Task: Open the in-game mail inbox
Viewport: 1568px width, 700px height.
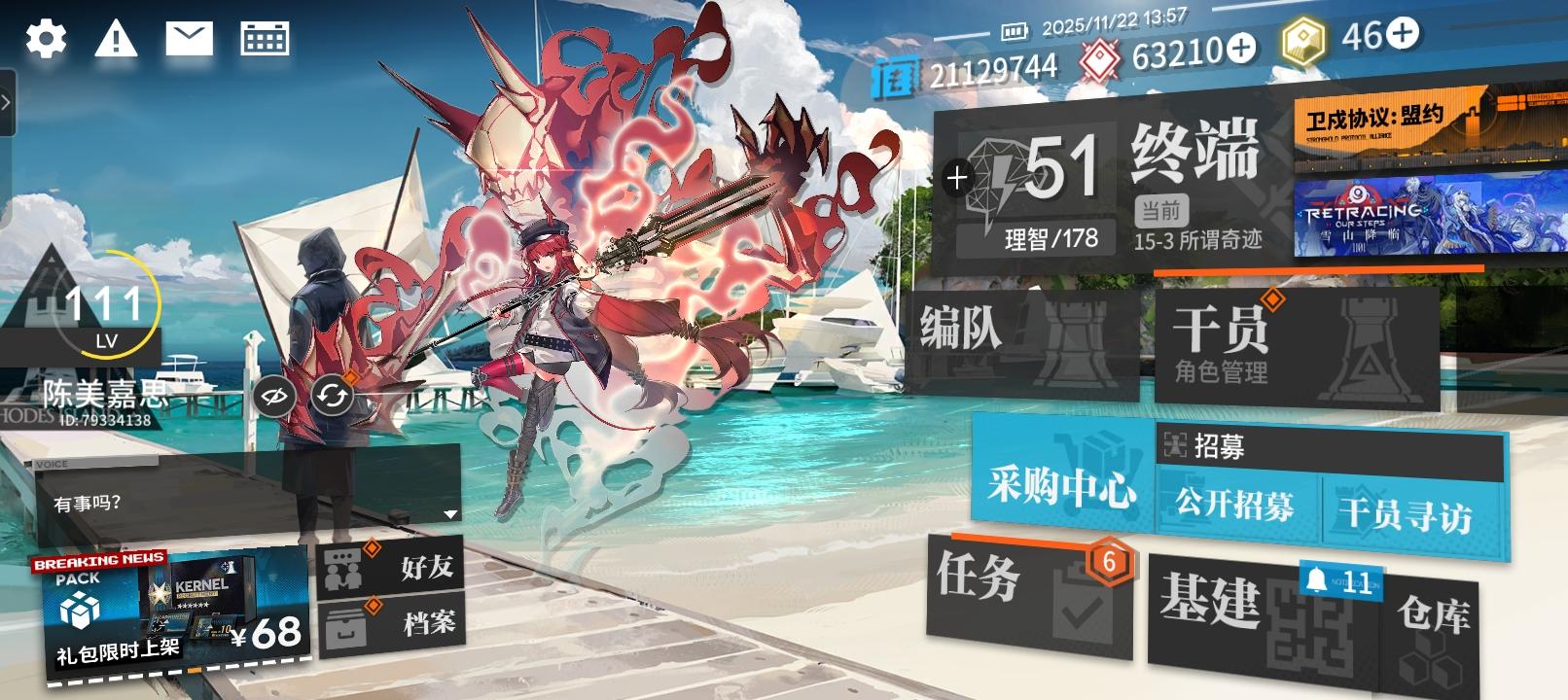Action: click(191, 37)
